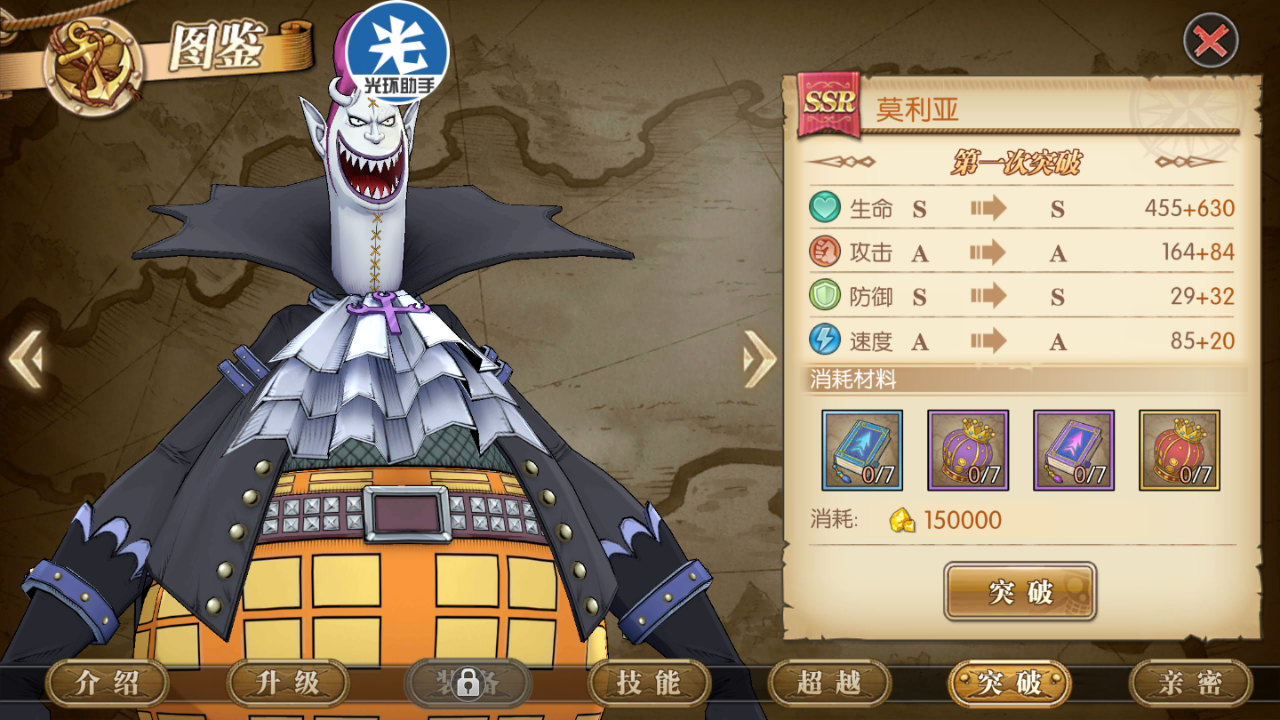Select the purple book material slot

point(1073,450)
